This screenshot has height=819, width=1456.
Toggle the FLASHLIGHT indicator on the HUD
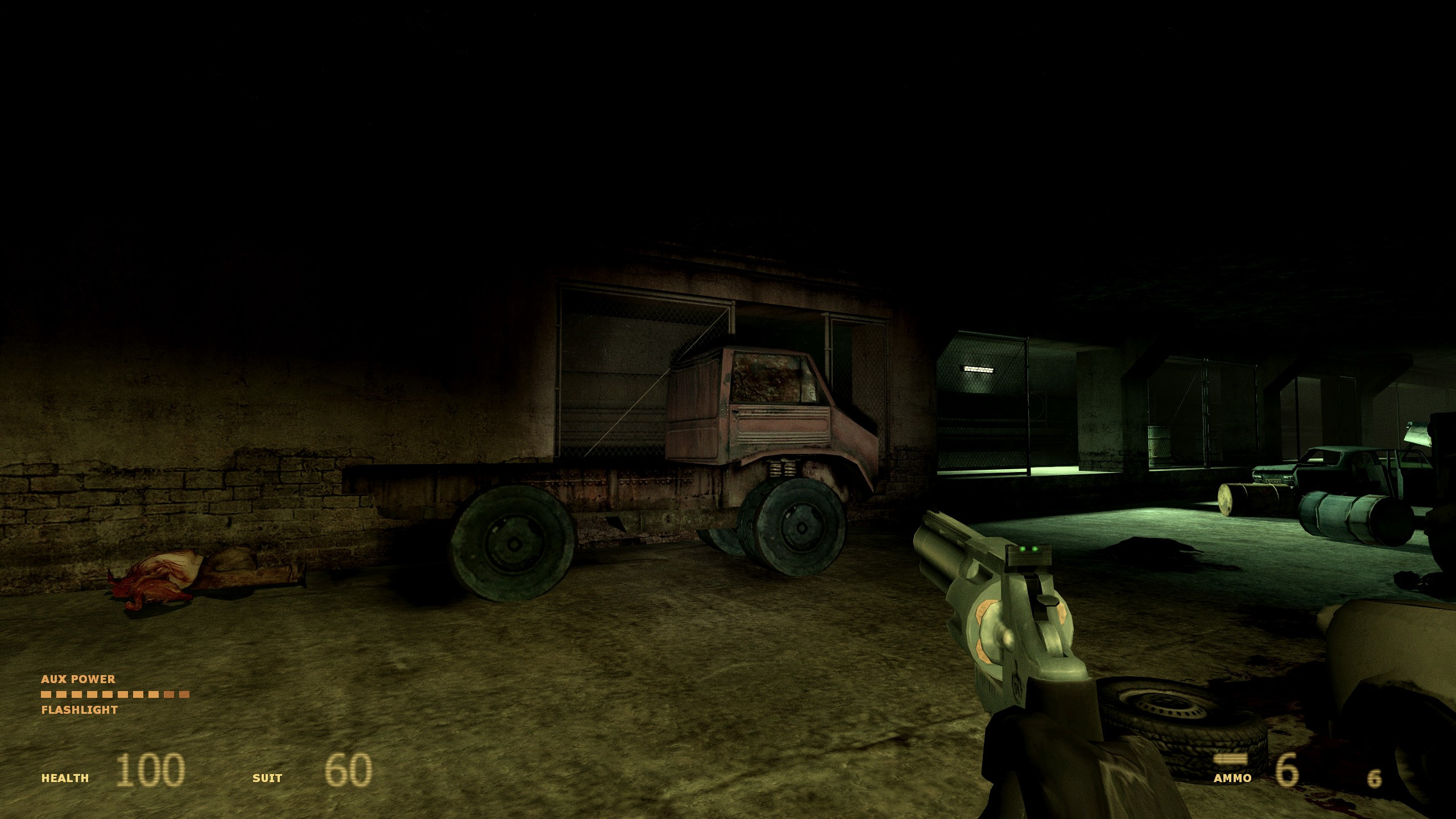(80, 710)
